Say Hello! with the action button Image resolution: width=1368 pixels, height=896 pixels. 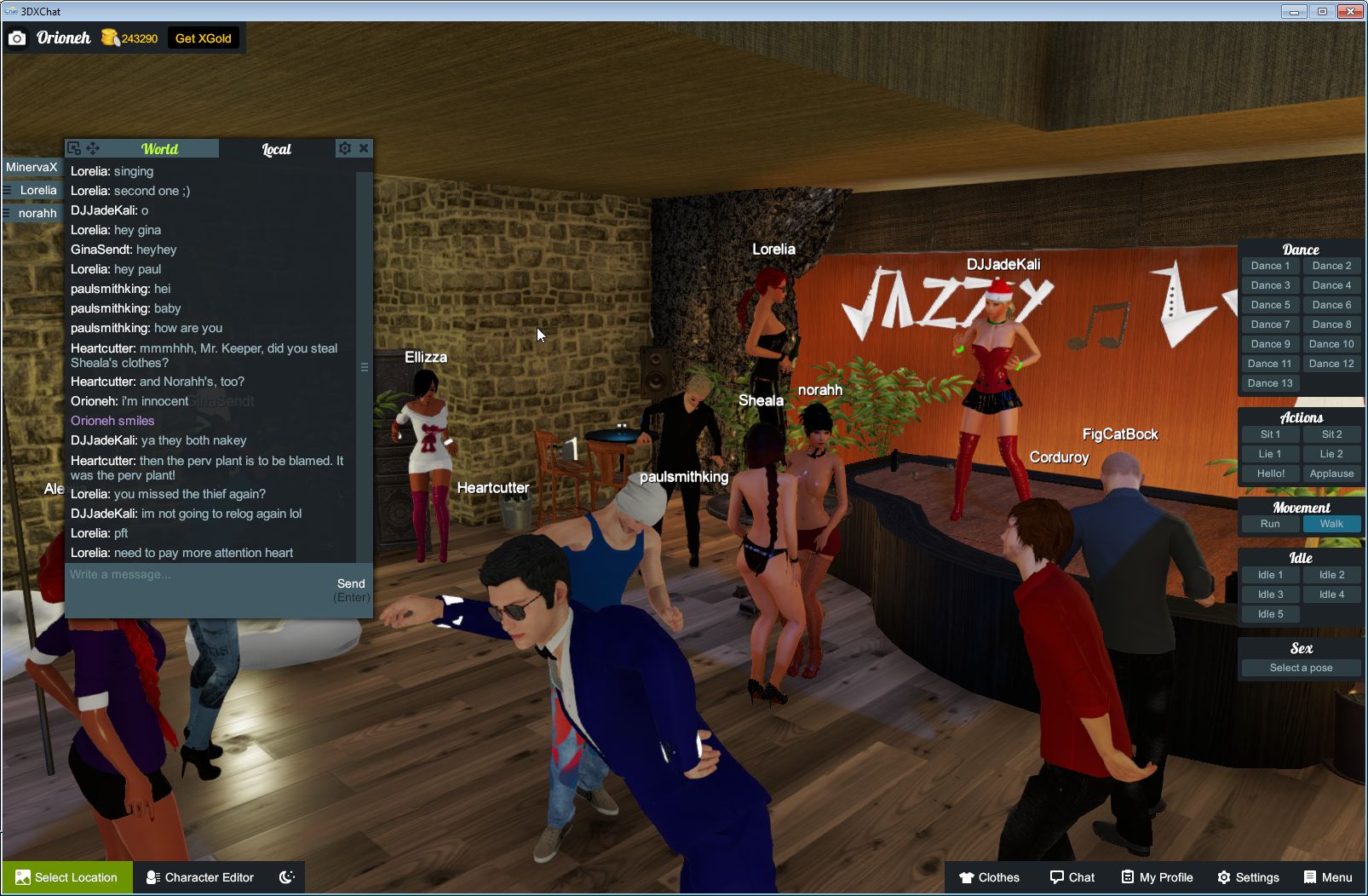point(1270,474)
